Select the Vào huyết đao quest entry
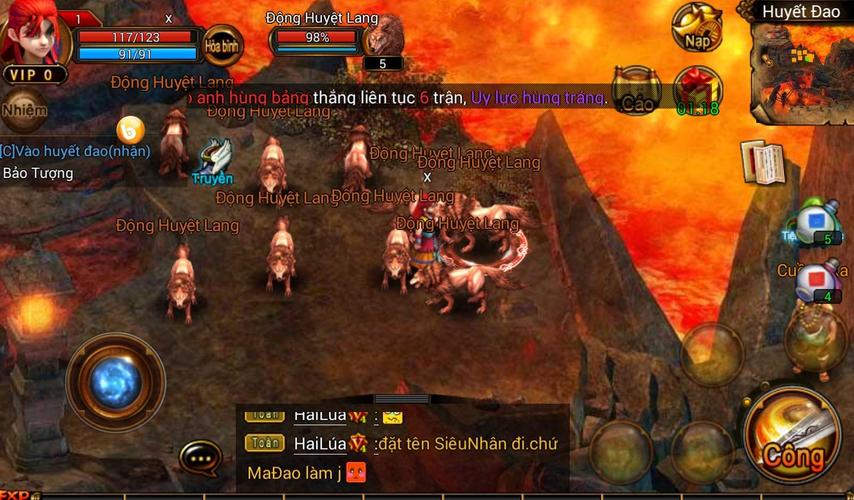This screenshot has height=500, width=854. click(76, 151)
